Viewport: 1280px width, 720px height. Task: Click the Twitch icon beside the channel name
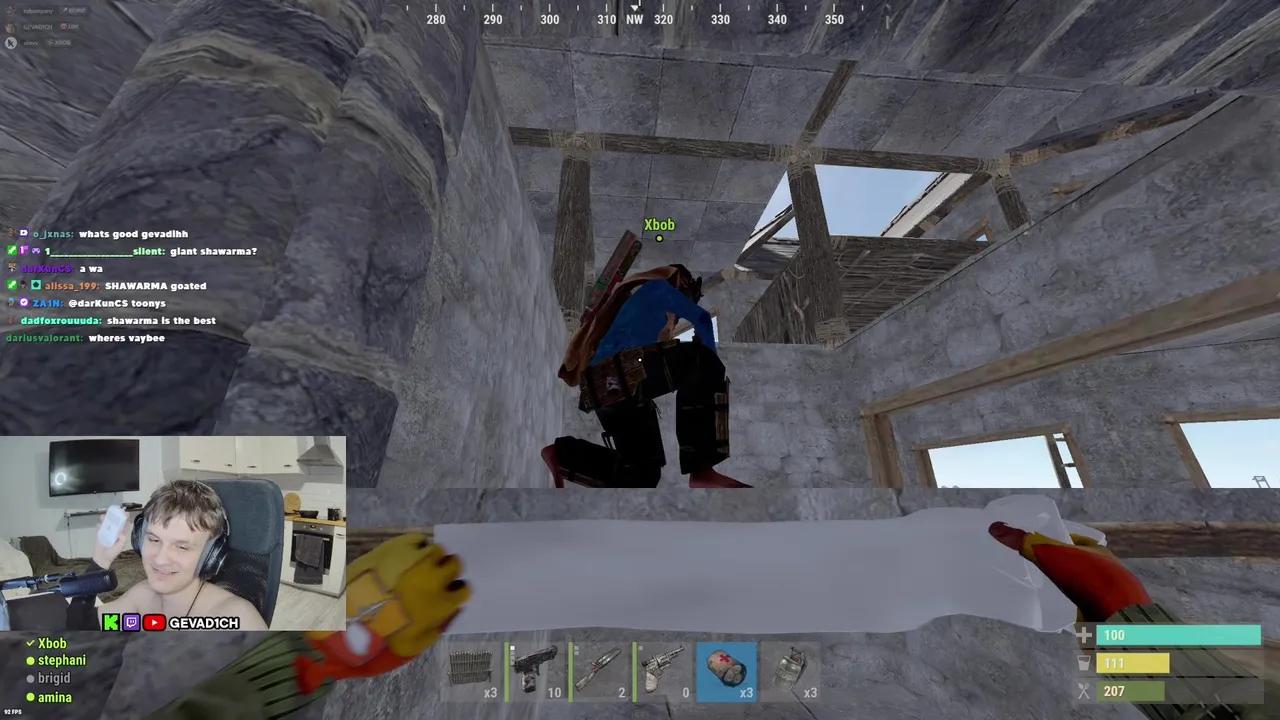131,622
